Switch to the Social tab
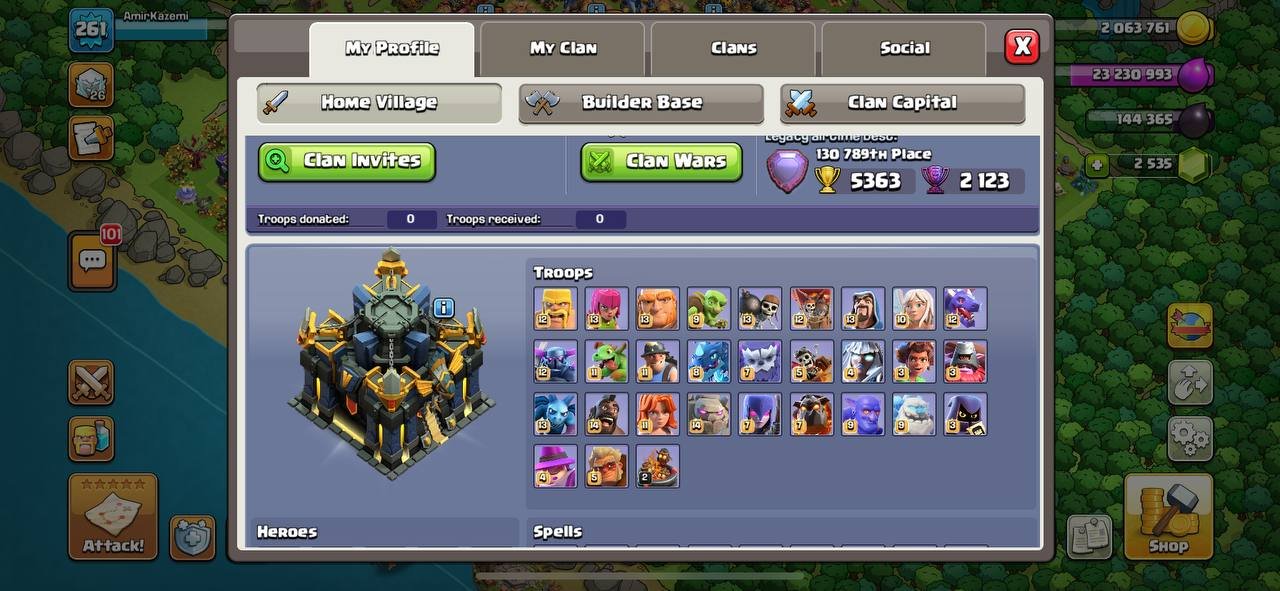The height and width of the screenshot is (591, 1280). [x=904, y=48]
